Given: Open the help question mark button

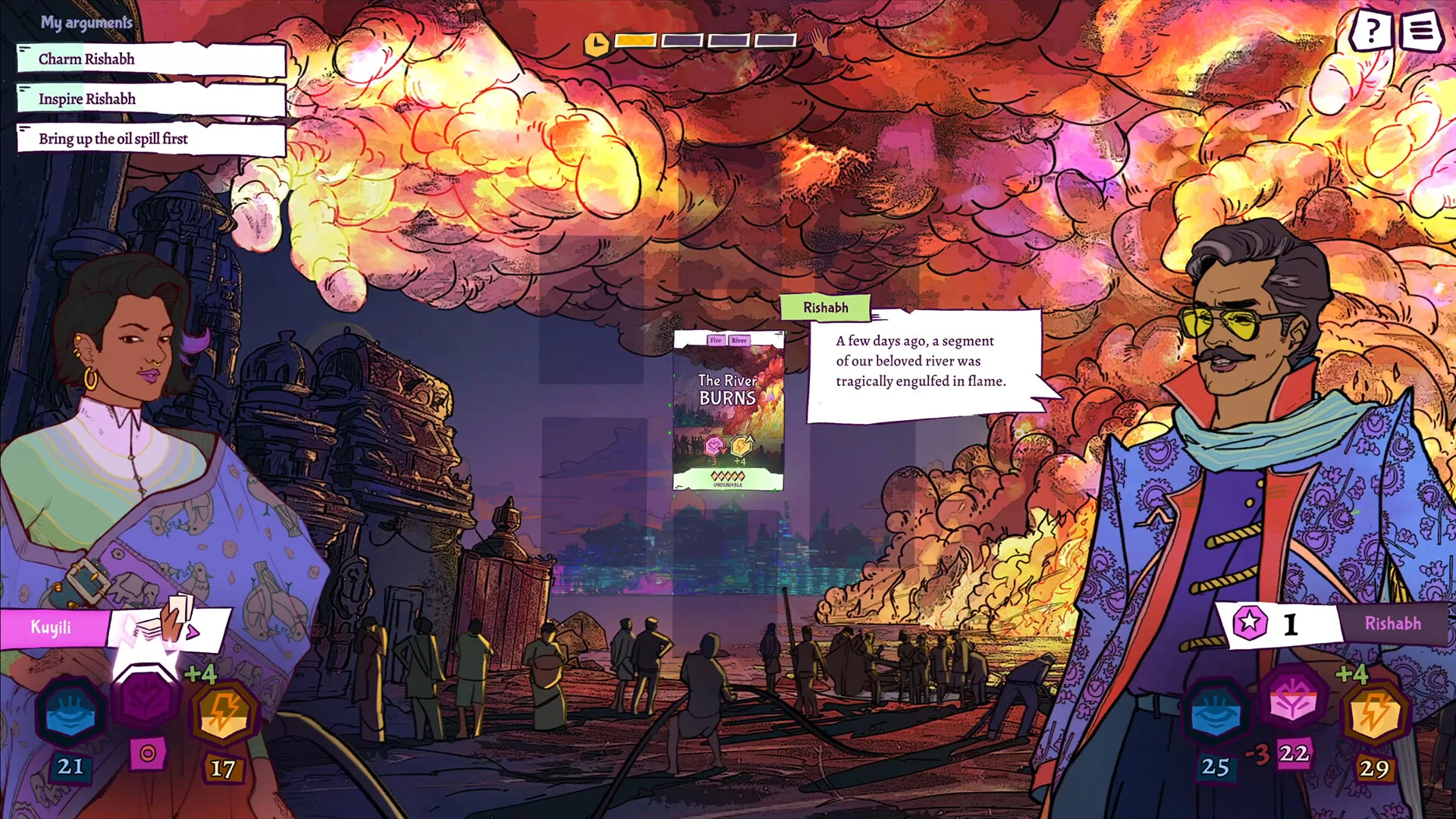Looking at the screenshot, I should (1371, 31).
